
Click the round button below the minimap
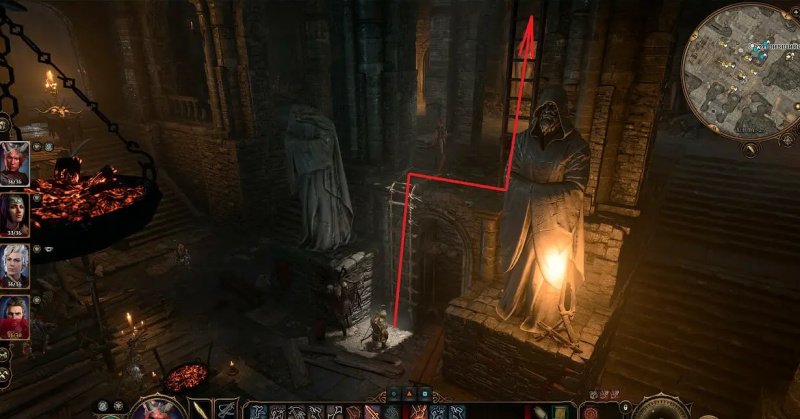pyautogui.click(x=750, y=150)
